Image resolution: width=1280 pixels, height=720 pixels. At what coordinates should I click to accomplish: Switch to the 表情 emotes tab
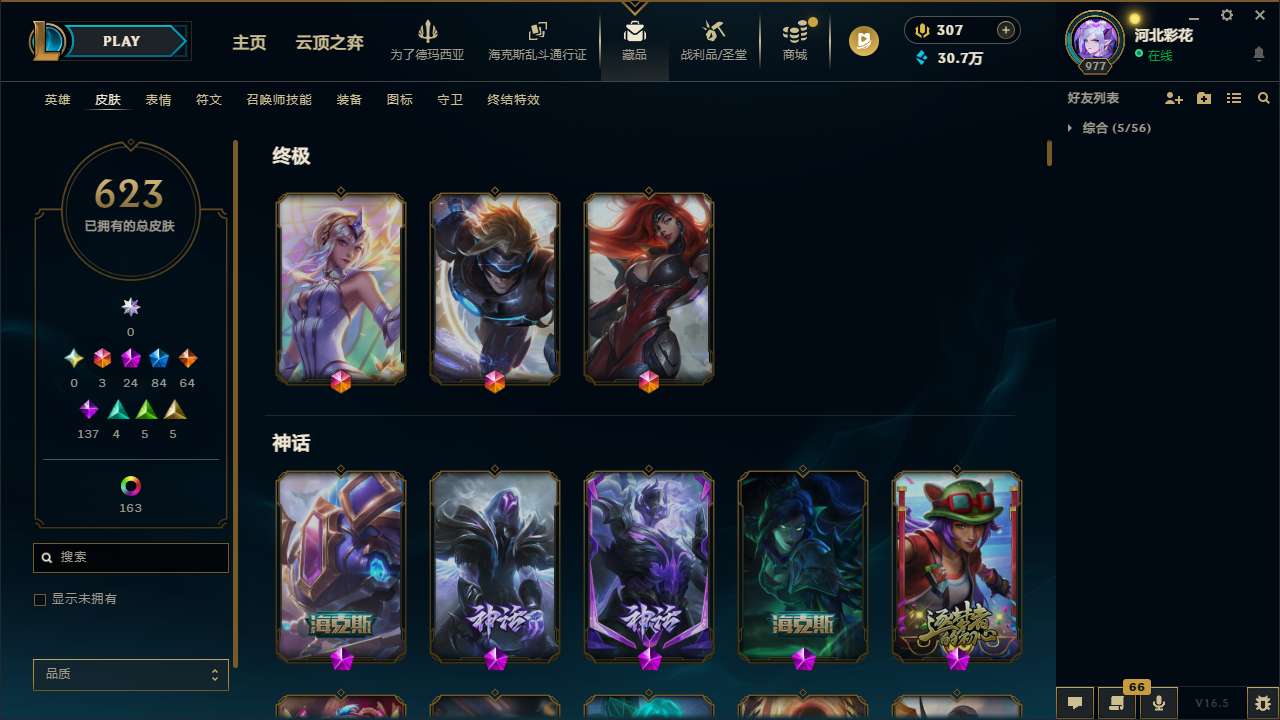157,100
